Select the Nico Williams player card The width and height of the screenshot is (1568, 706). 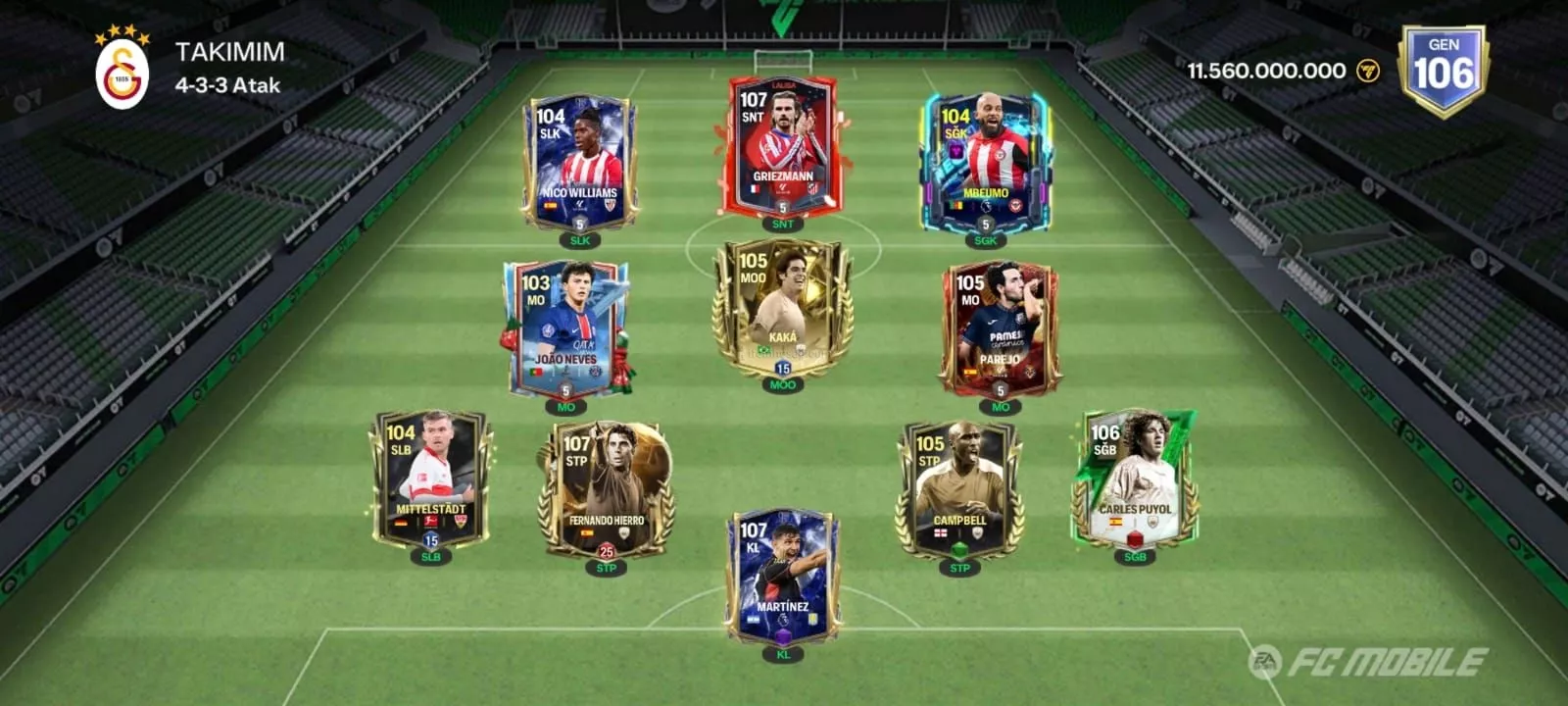579,164
